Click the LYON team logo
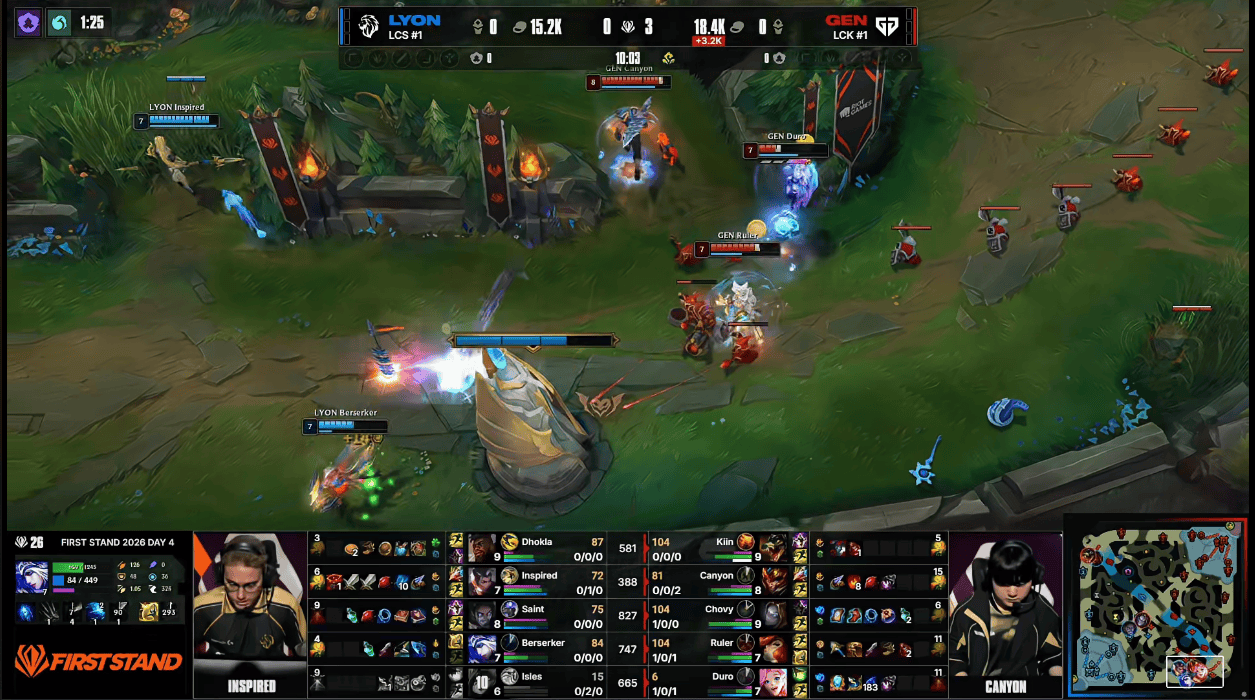This screenshot has height=700, width=1255. (368, 27)
